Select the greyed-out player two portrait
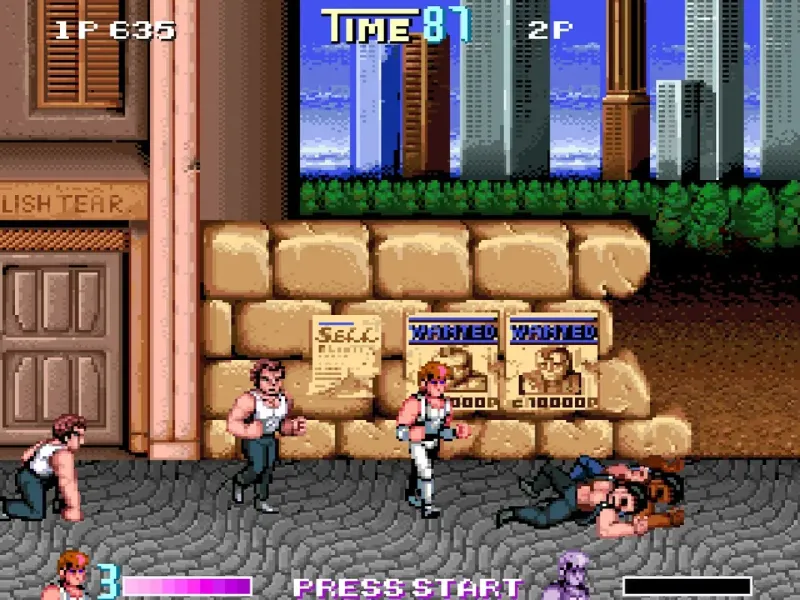Screen dimensions: 800x600 [x=574, y=577]
